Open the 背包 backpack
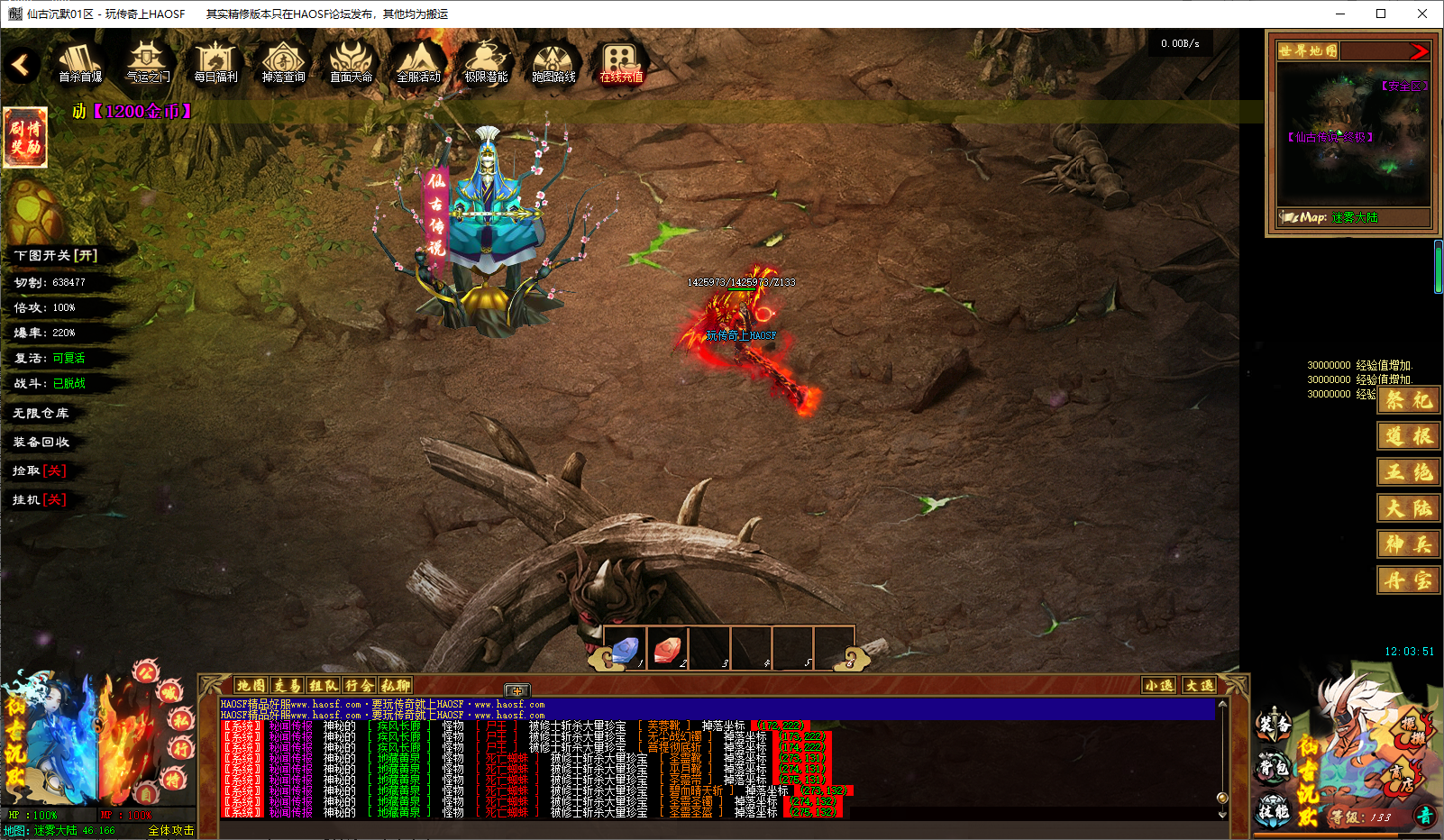This screenshot has height=840, width=1444. [x=1273, y=768]
